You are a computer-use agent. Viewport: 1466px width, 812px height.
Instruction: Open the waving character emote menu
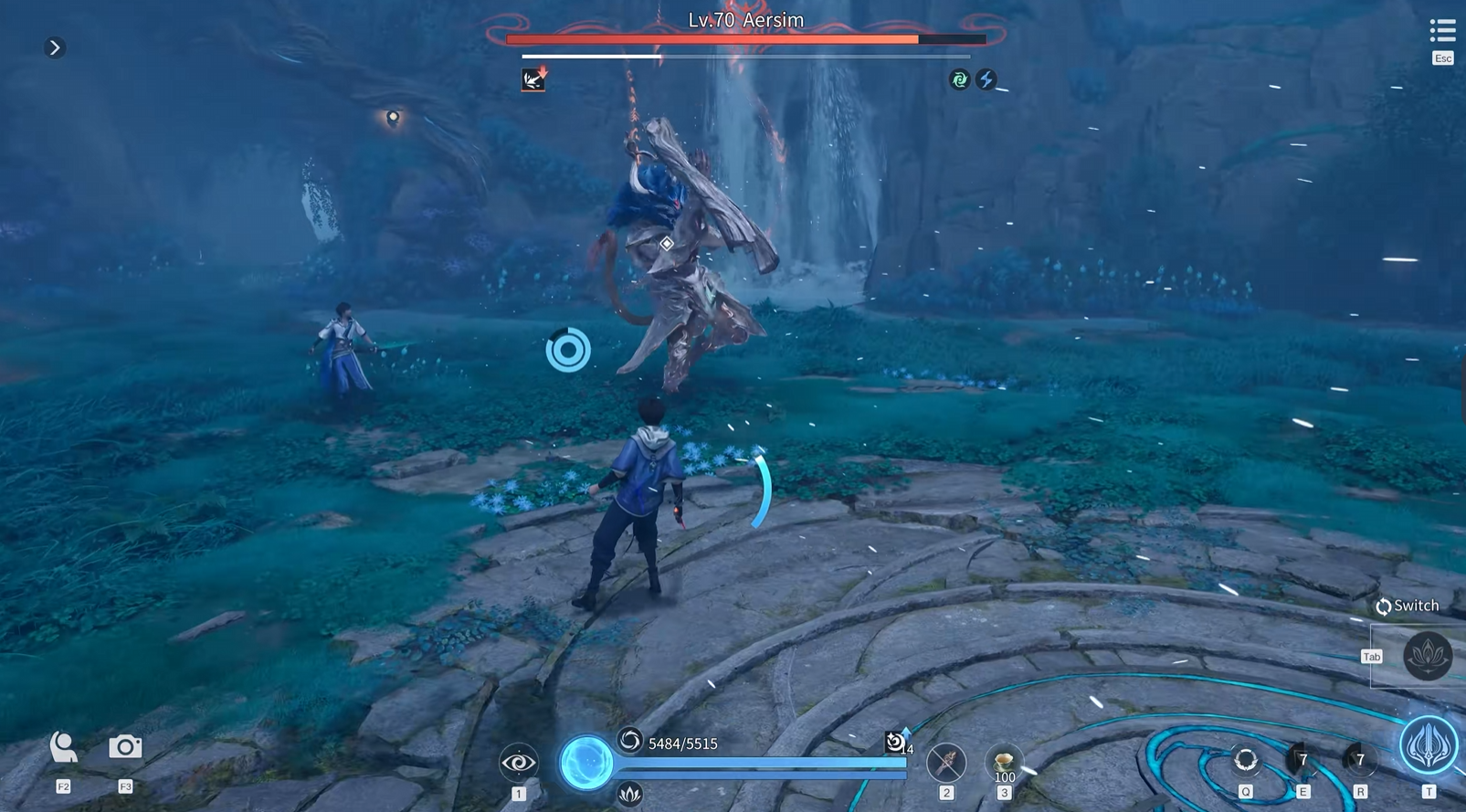[63, 747]
